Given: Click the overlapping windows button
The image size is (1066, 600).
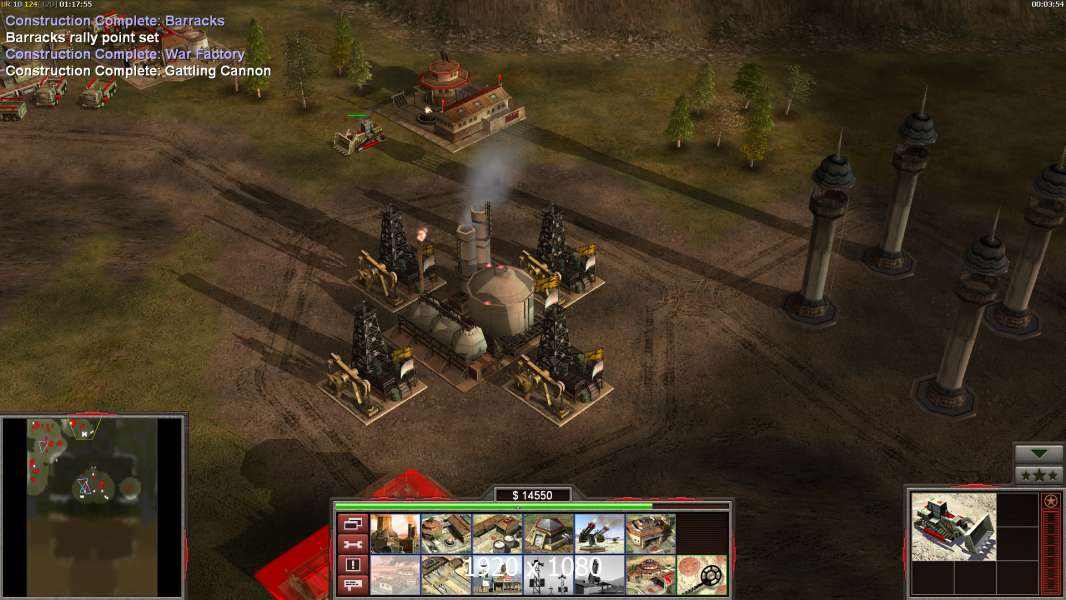Looking at the screenshot, I should coord(351,523).
